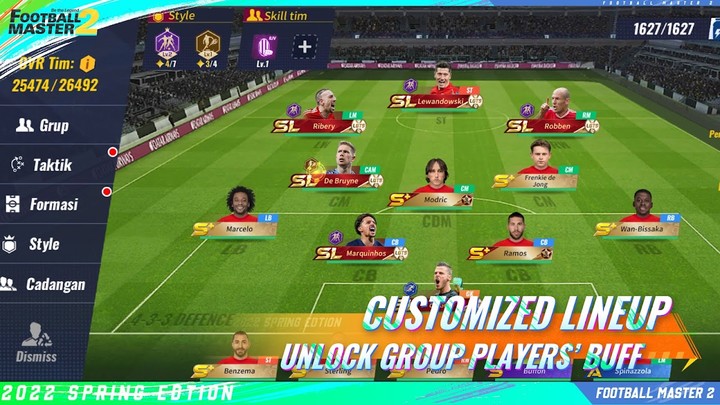The width and height of the screenshot is (720, 405).
Task: Add a new skill tim slot
Action: click(304, 45)
